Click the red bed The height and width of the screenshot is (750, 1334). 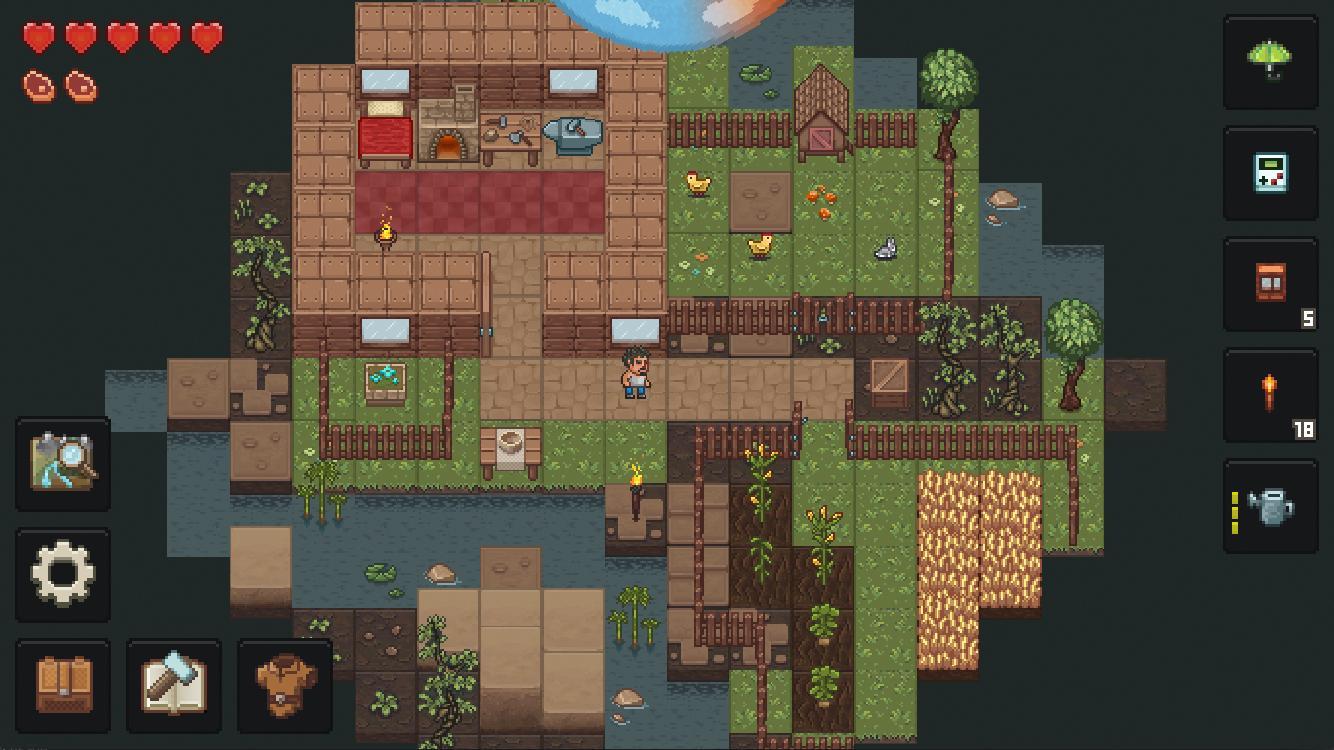(x=385, y=137)
